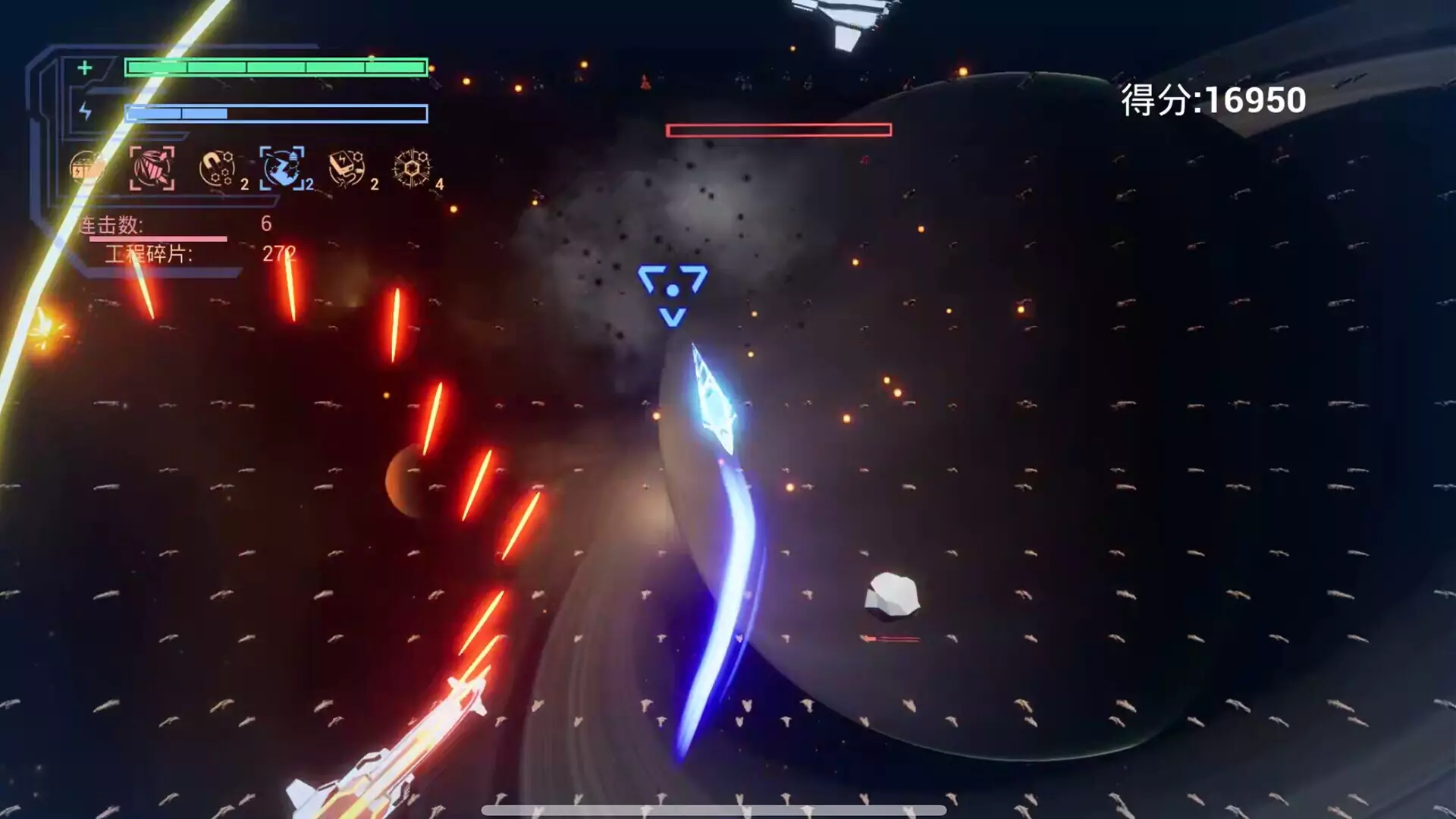Activate the red-framed missile skill icon
The height and width of the screenshot is (819, 1456).
point(152,168)
